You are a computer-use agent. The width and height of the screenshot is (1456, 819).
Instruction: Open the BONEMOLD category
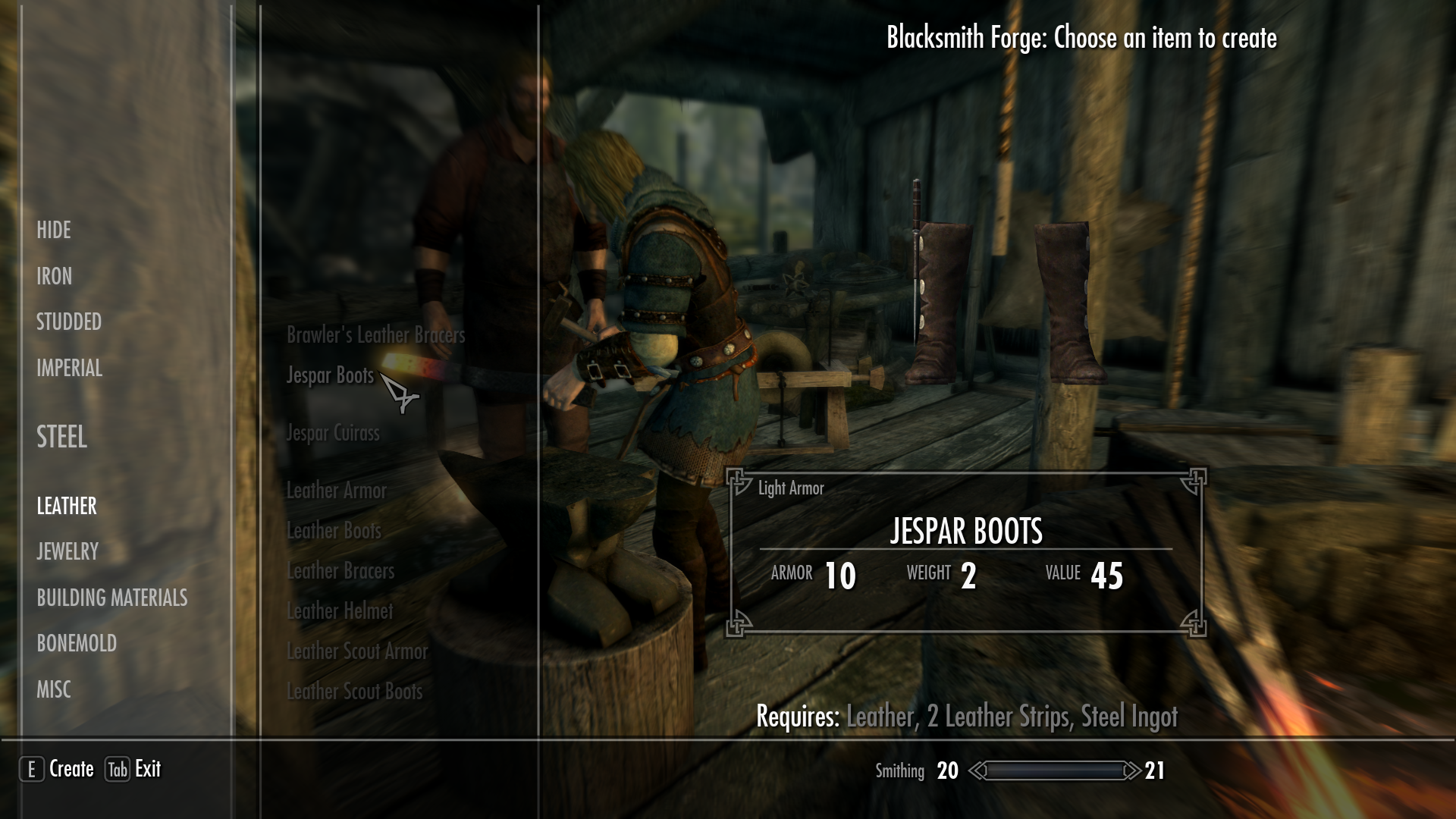click(76, 644)
